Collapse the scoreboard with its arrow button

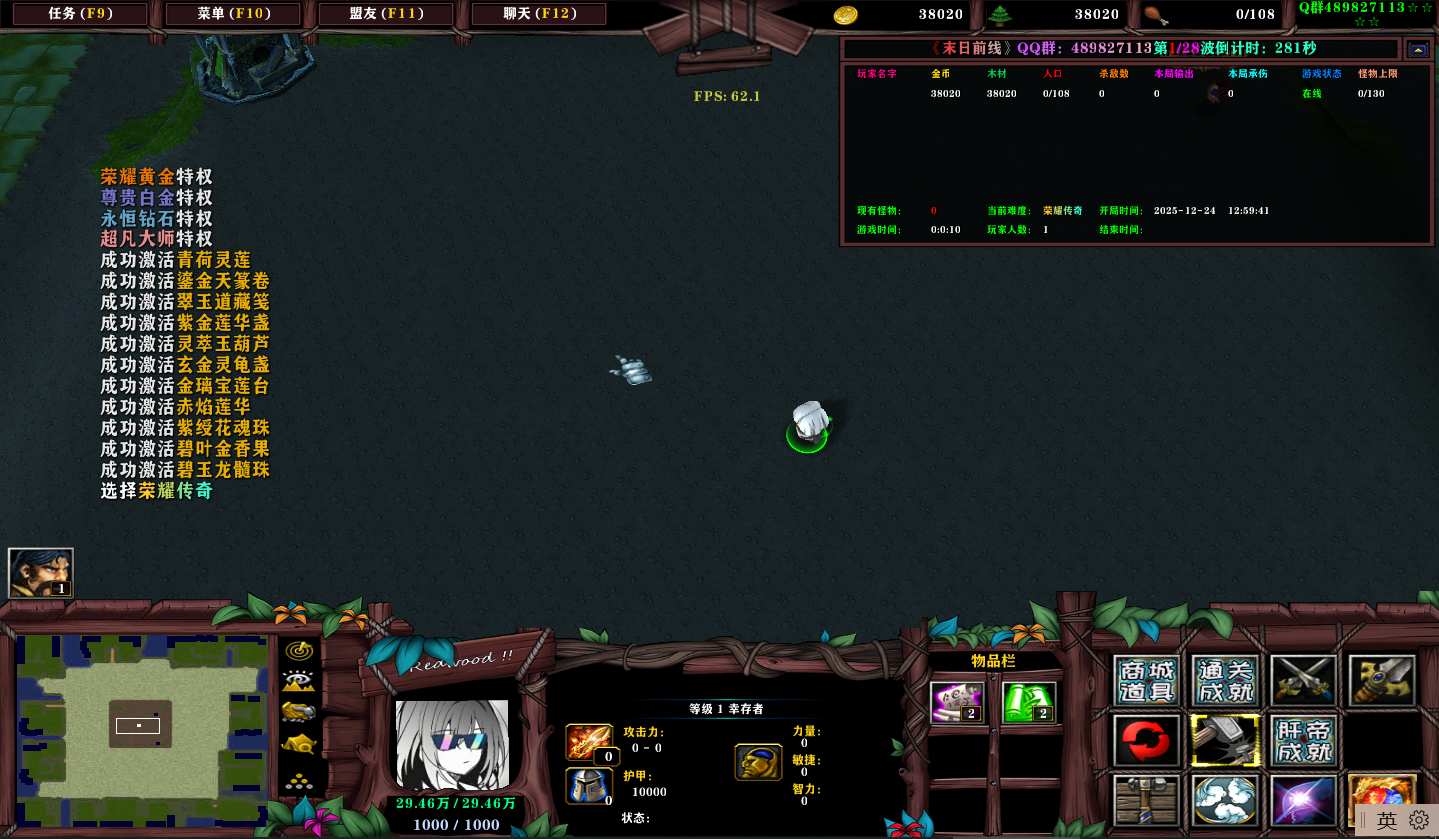tap(1418, 49)
